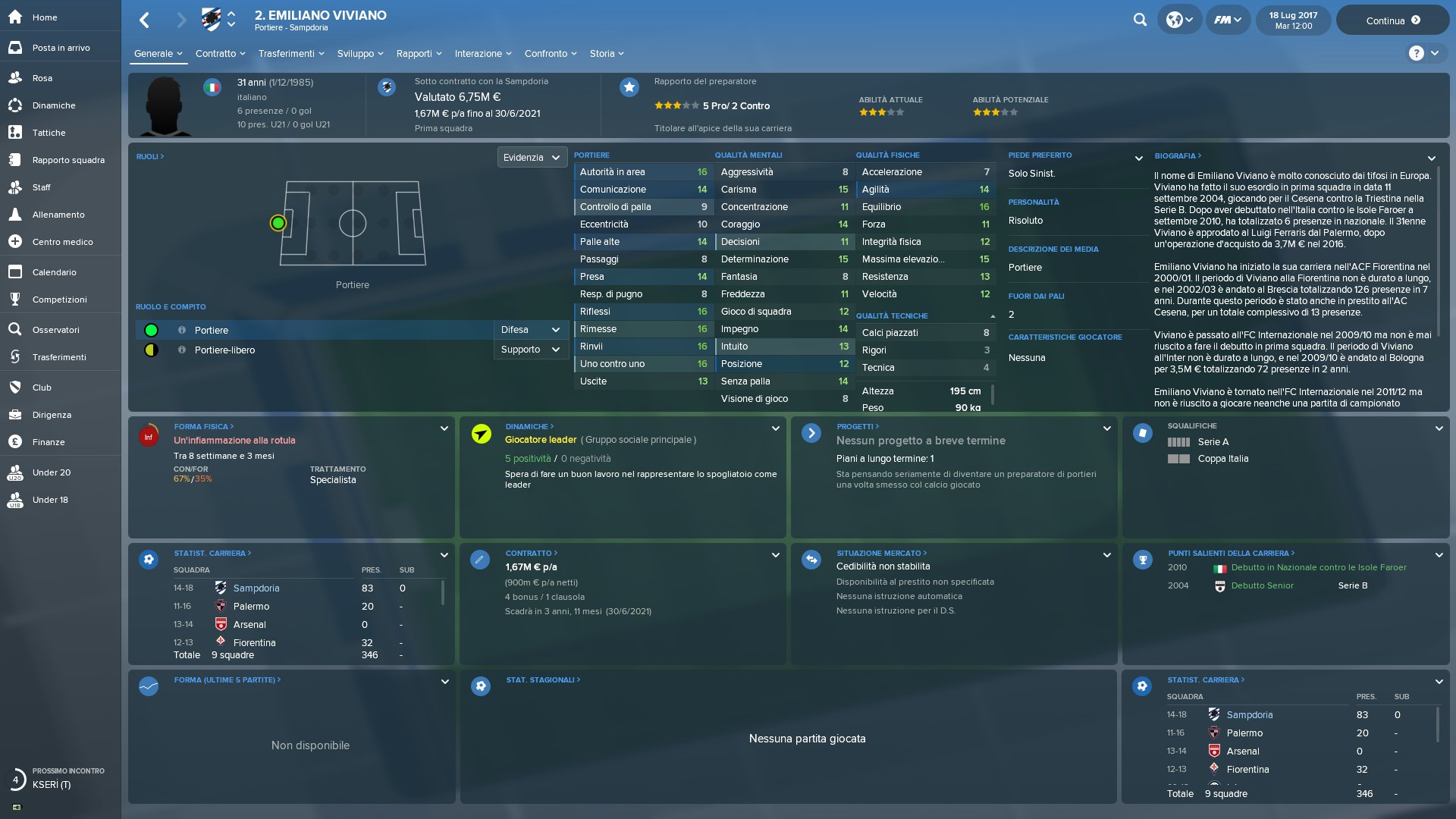Open the Biografia link

pos(1178,156)
